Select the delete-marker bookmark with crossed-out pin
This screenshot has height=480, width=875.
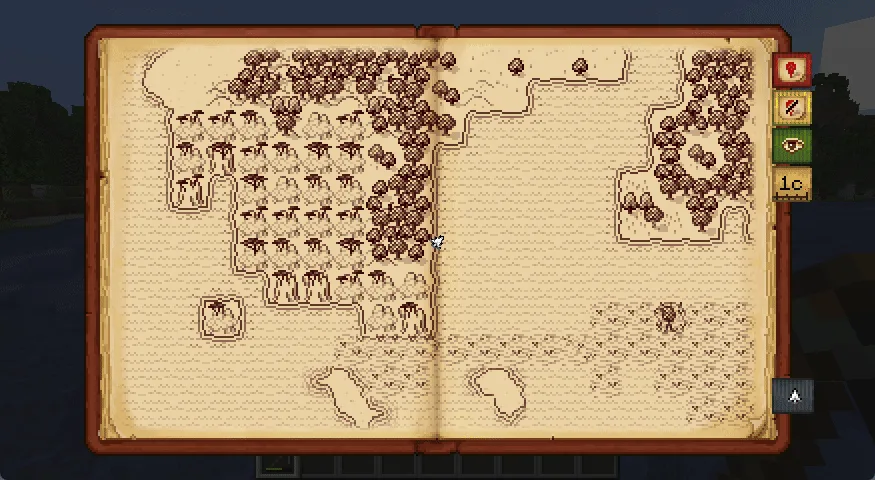[x=791, y=108]
